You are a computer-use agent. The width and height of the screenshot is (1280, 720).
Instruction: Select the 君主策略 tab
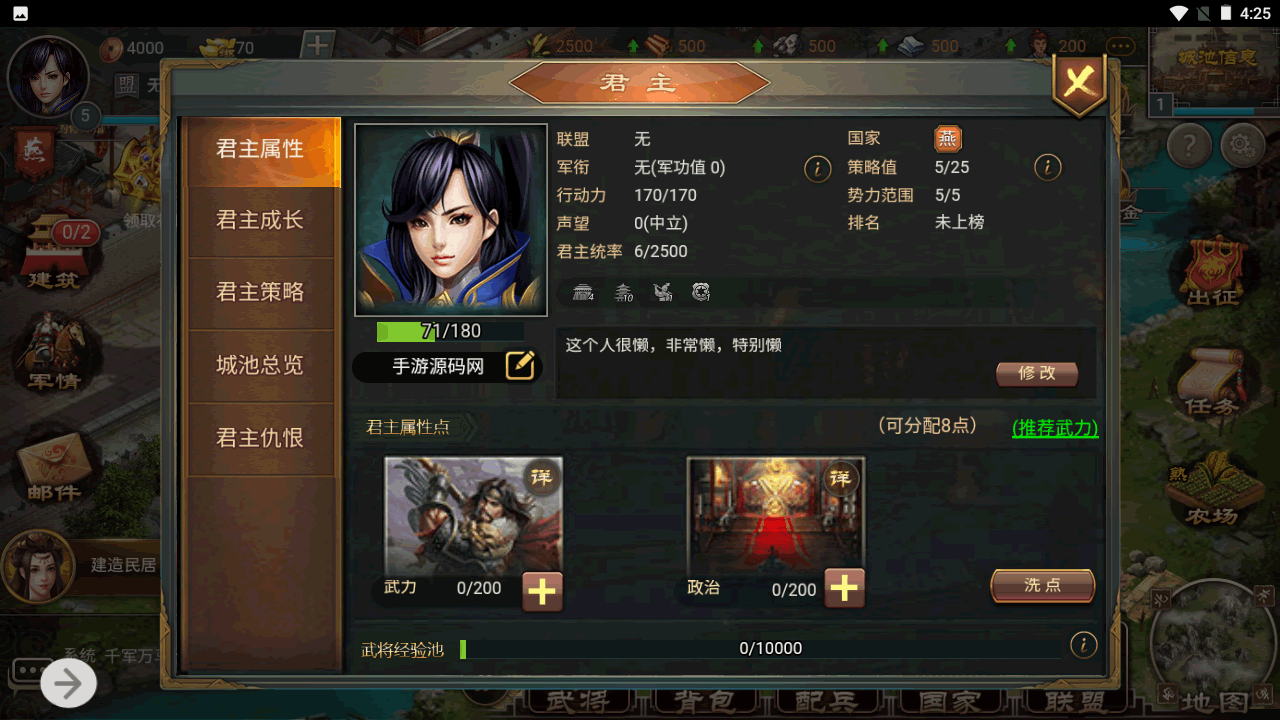260,292
